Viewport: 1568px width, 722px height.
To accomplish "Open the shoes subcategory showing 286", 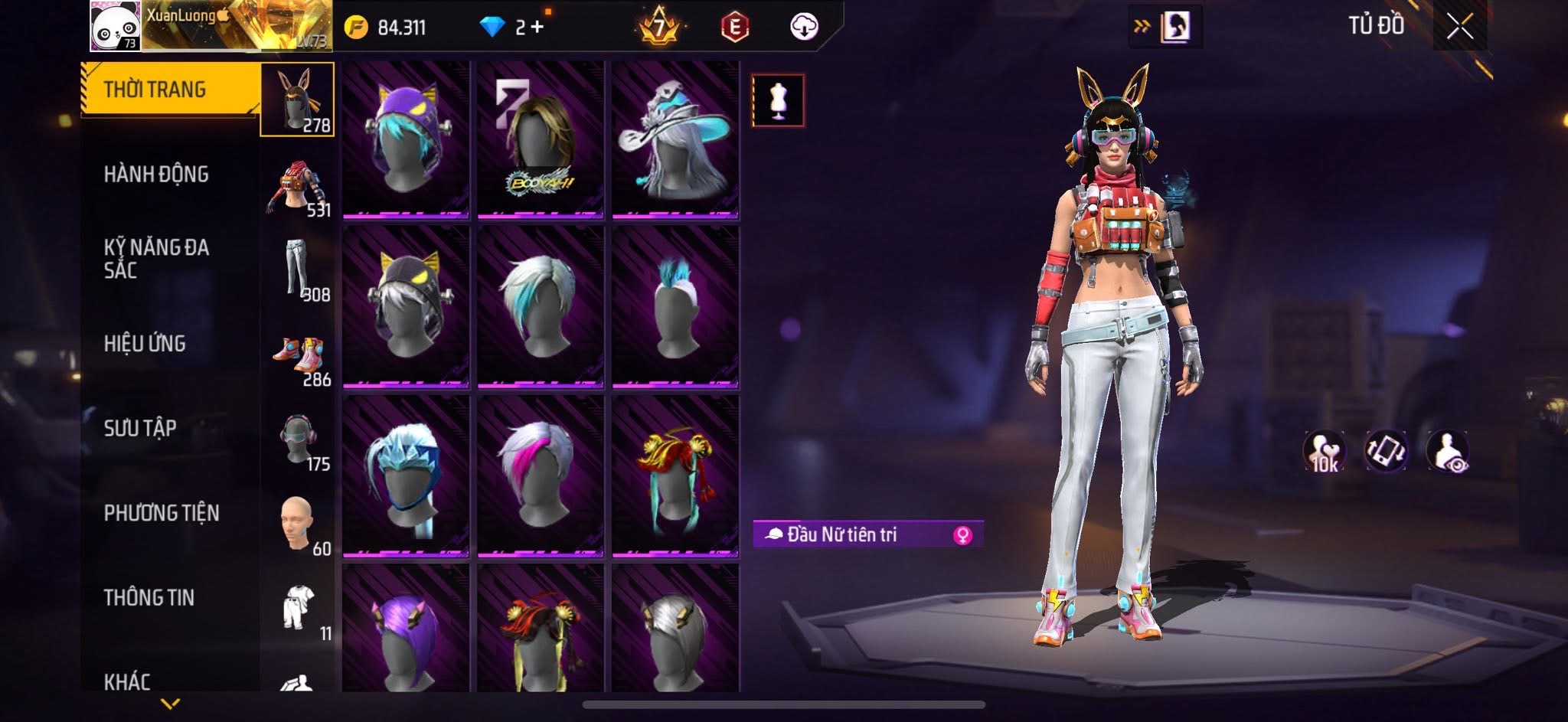I will tap(297, 357).
